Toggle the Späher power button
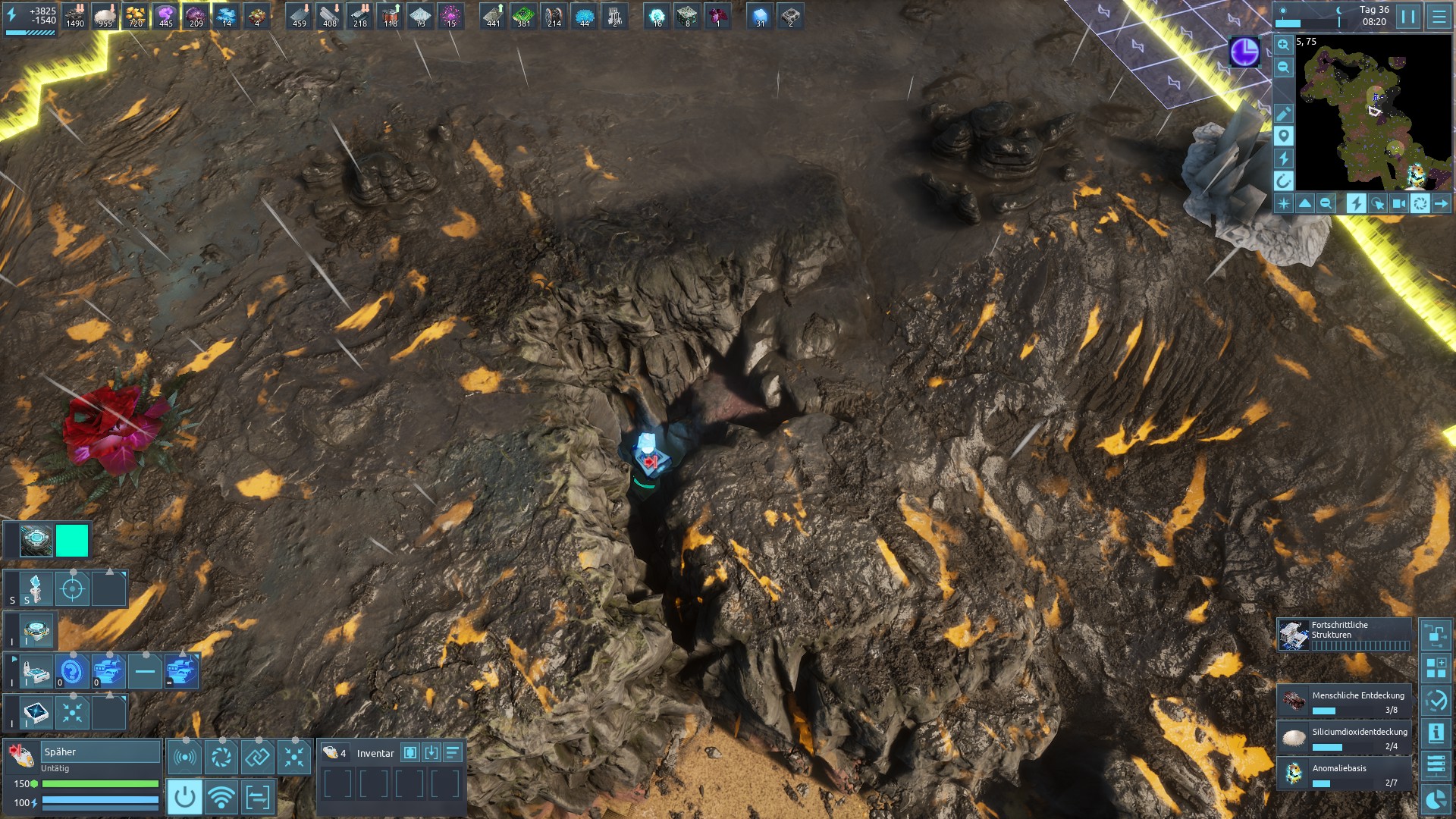Viewport: 1456px width, 819px height. [184, 797]
